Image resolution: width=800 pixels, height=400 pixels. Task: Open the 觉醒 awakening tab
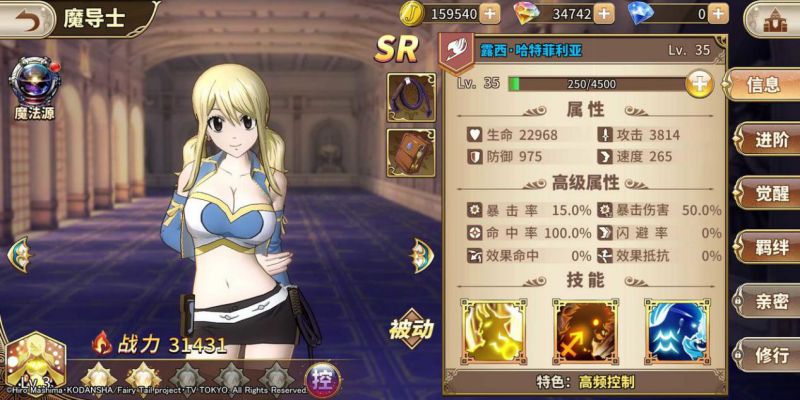768,192
